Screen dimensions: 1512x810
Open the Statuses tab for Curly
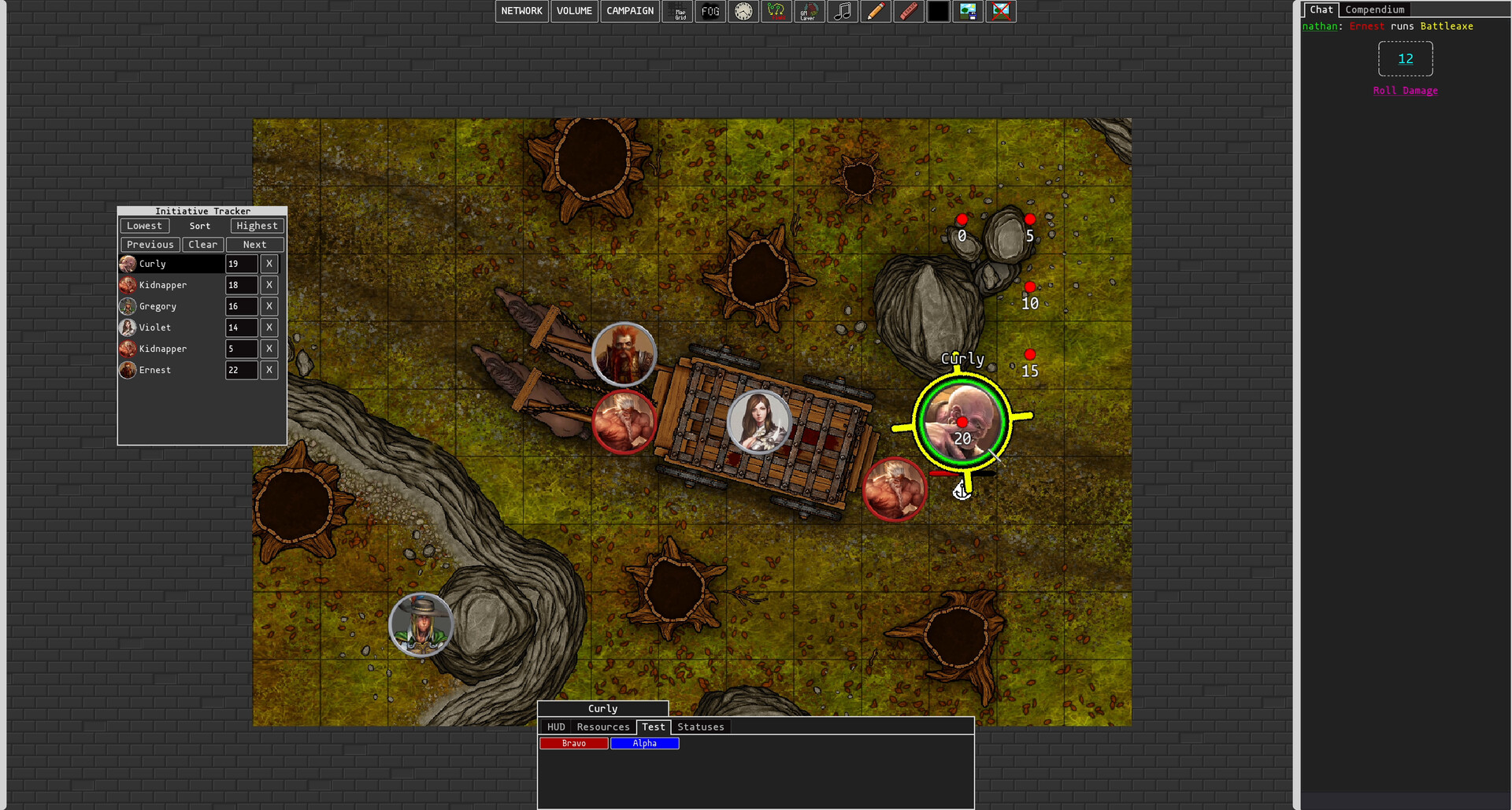(700, 727)
